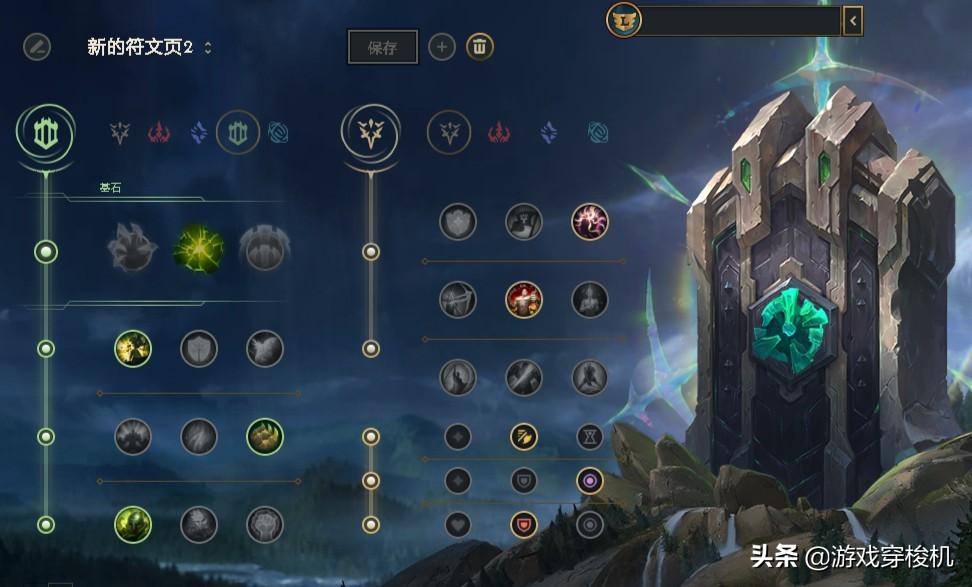This screenshot has height=587, width=972.
Task: Choose Sorcery as the secondary rune path
Action: (548, 132)
